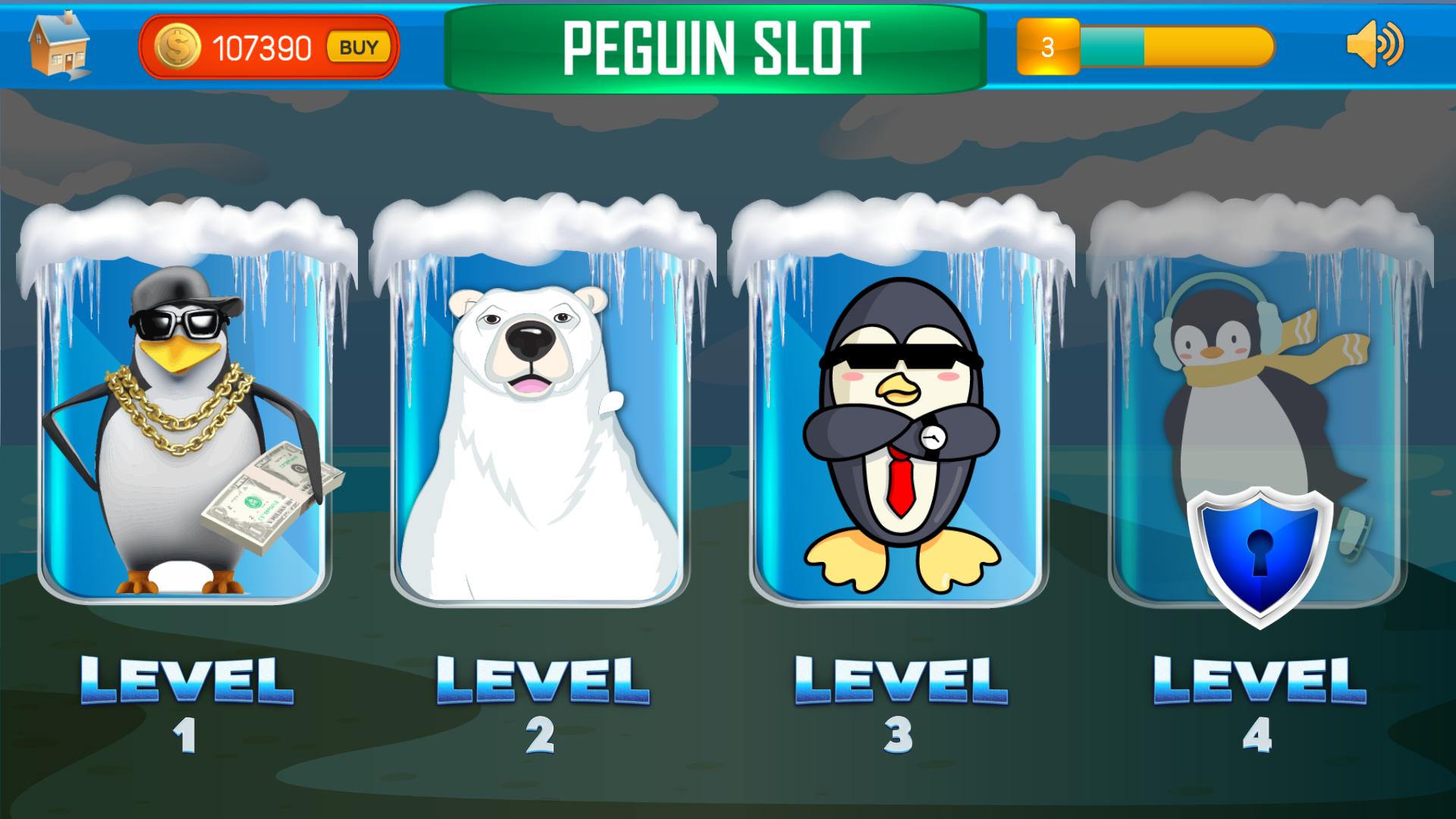Click the coin balance showing 107390

pyautogui.click(x=258, y=47)
